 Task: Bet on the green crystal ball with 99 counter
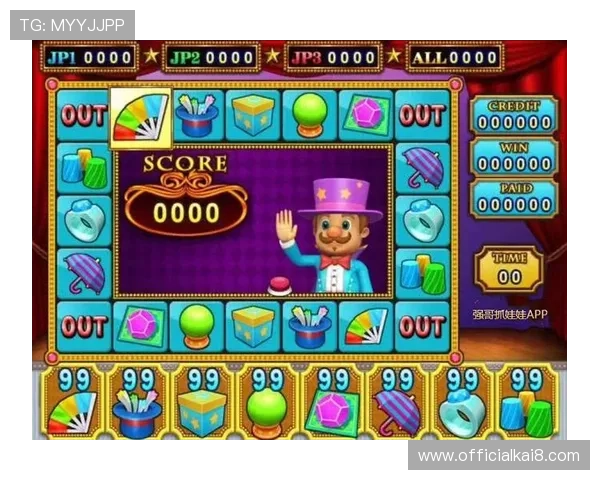tap(268, 402)
